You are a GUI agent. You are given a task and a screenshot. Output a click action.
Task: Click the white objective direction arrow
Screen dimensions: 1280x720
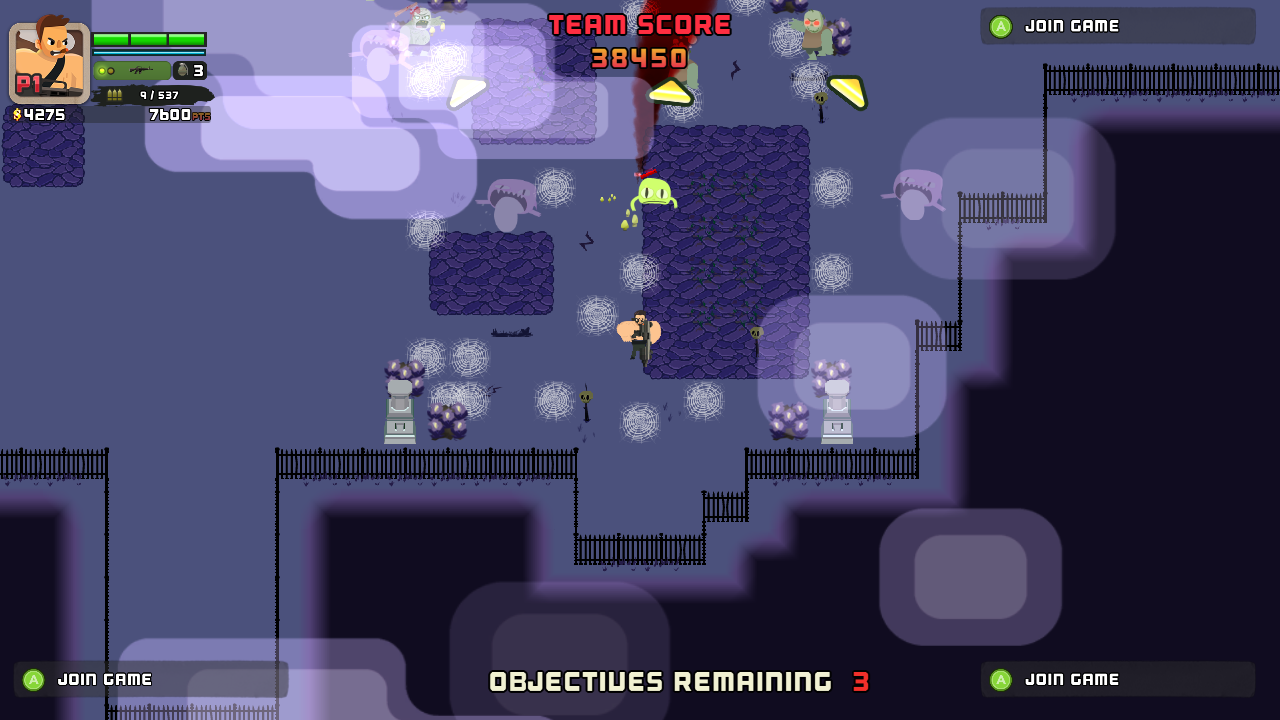(x=466, y=91)
